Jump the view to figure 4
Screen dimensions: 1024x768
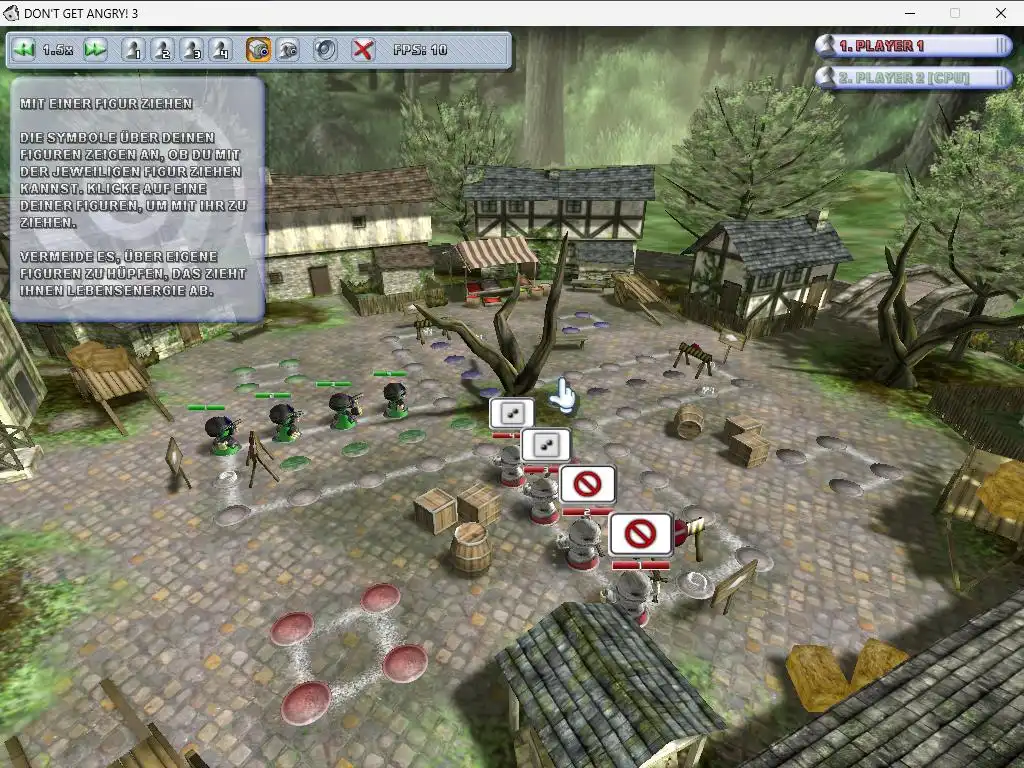(221, 49)
